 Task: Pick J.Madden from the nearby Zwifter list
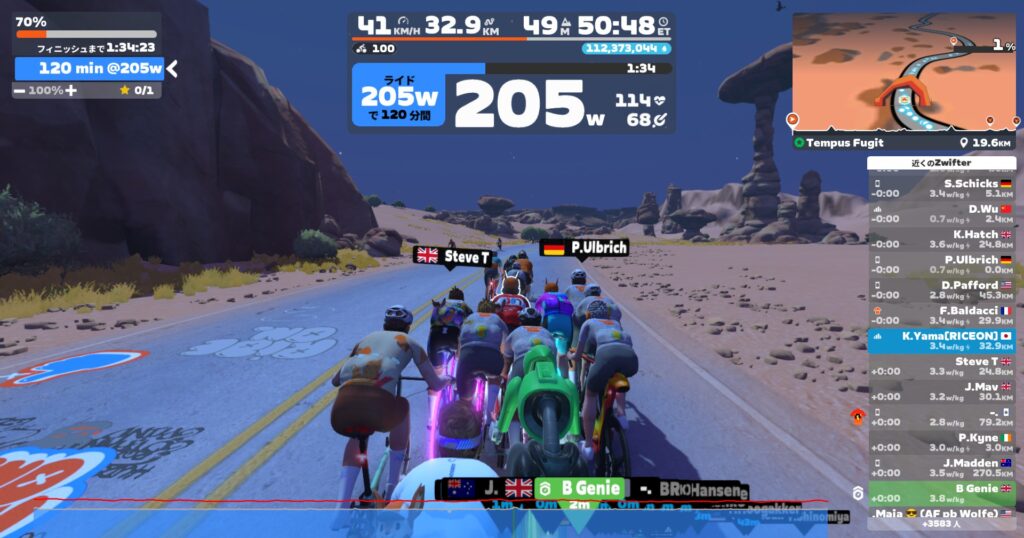(x=941, y=467)
